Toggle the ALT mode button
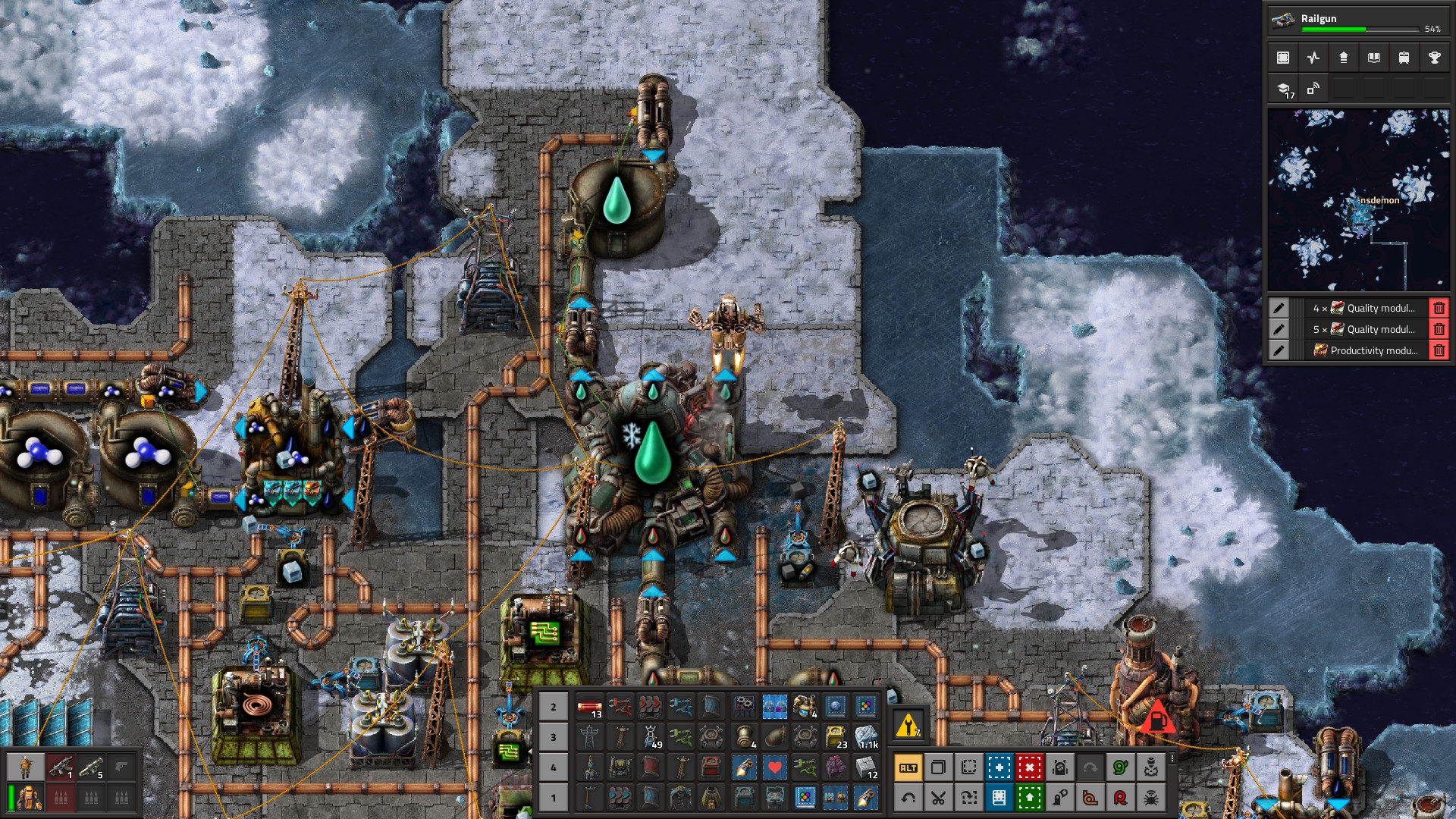 tap(908, 767)
